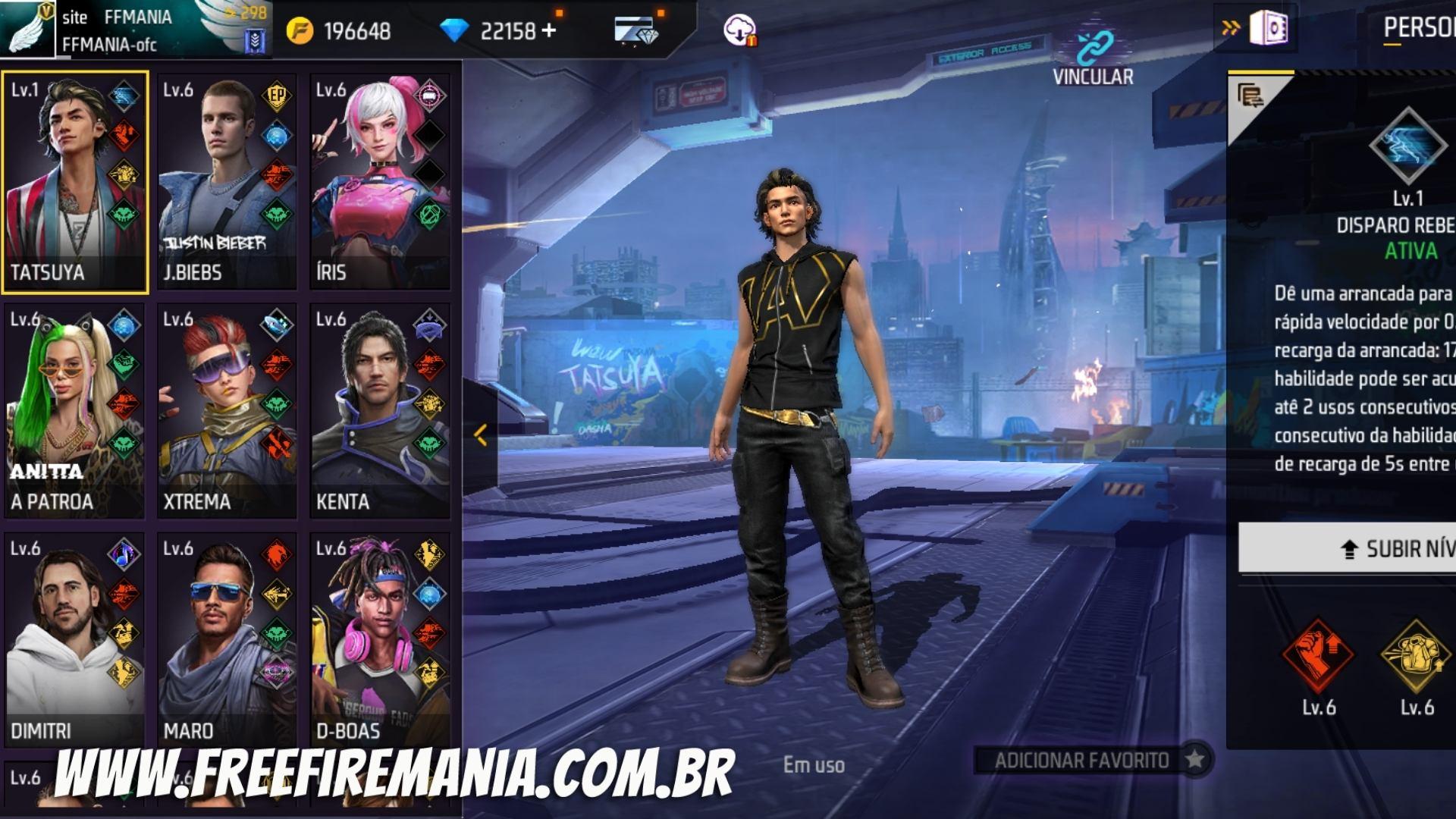Click the Disparo ability icon on right panel
The width and height of the screenshot is (1456, 819).
click(1409, 146)
